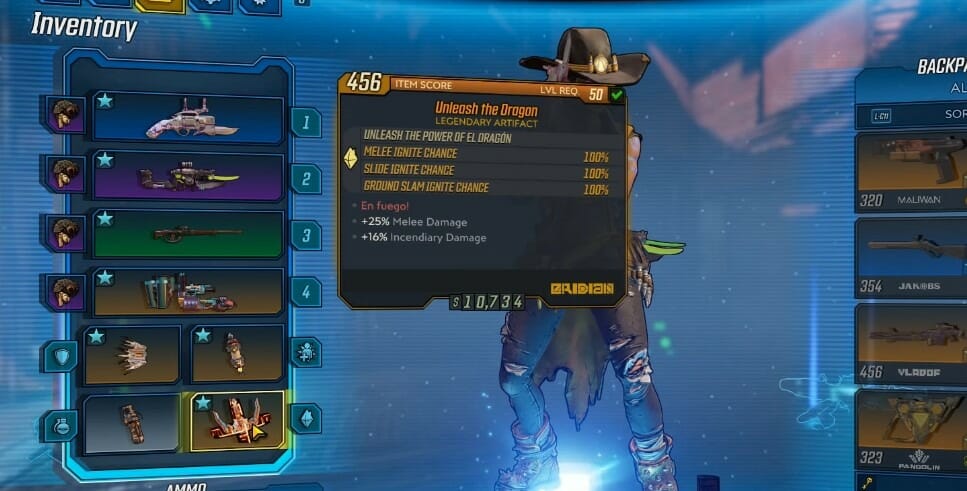Select the purple weapon in slot 2
Image resolution: width=967 pixels, height=491 pixels.
190,177
